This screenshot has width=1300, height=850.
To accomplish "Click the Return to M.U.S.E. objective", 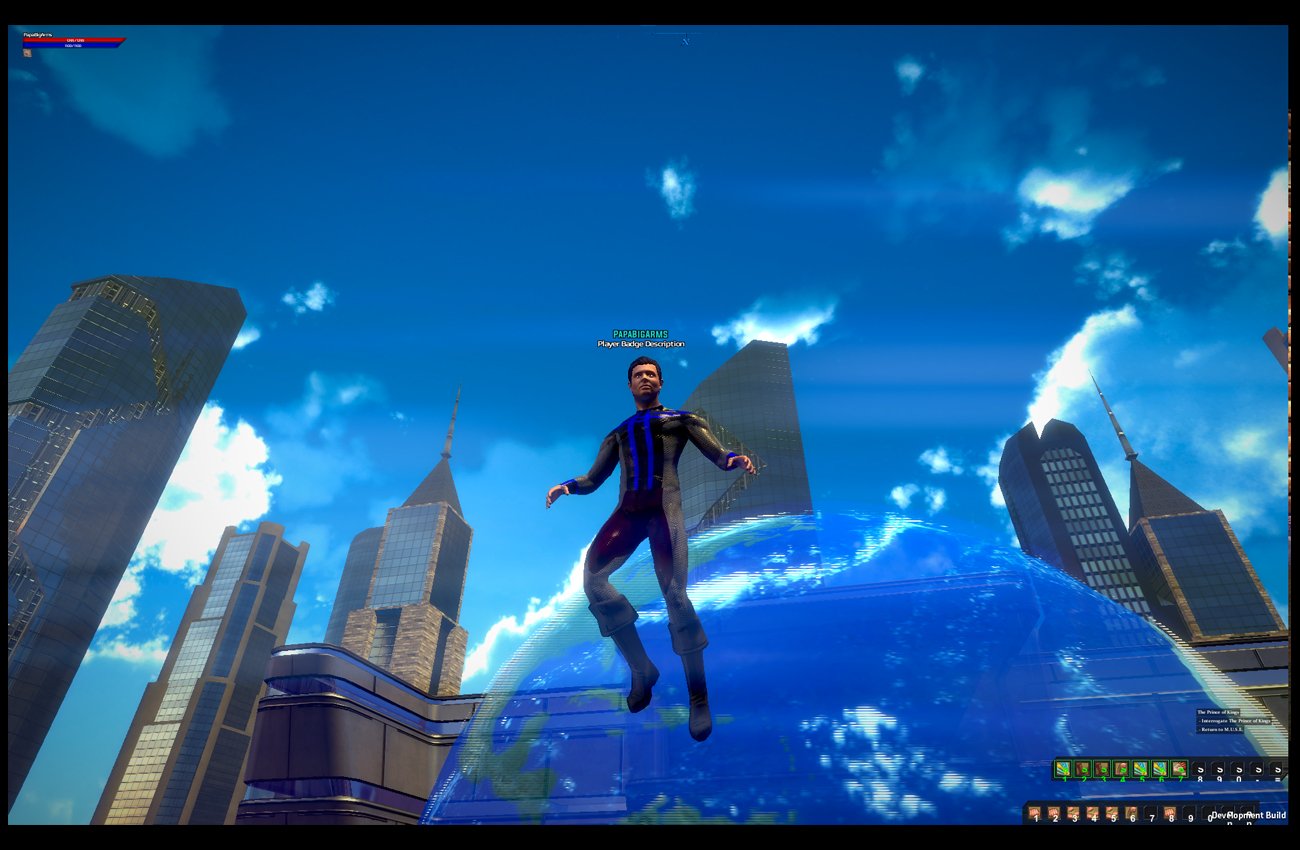I will pos(1221,729).
